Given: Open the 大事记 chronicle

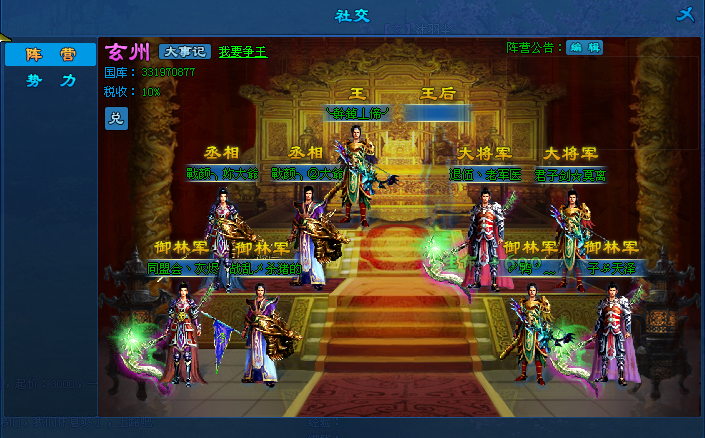Looking at the screenshot, I should click(x=184, y=52).
